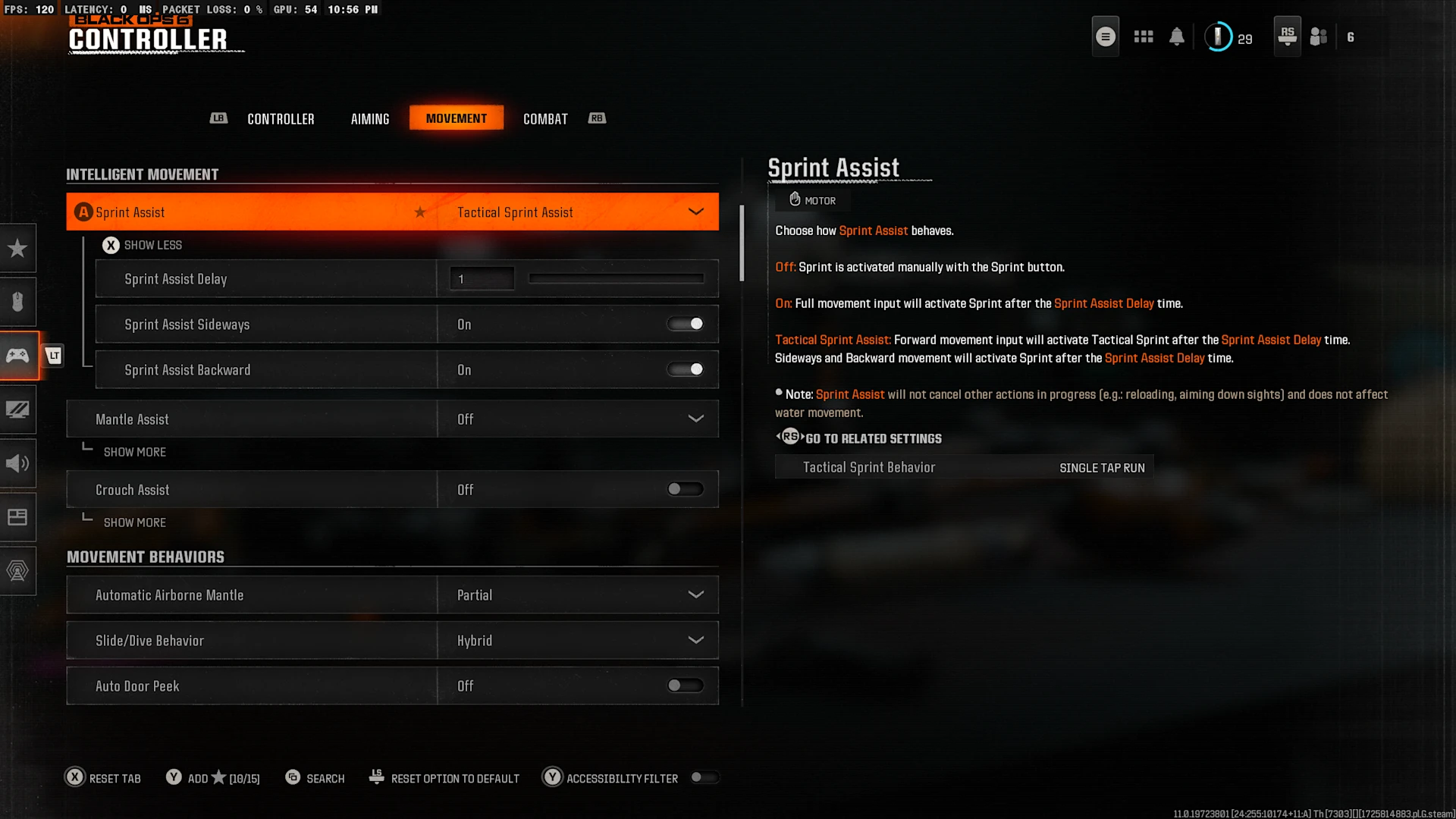Turn on Auto Door Peek
The height and width of the screenshot is (819, 1456).
coord(686,686)
